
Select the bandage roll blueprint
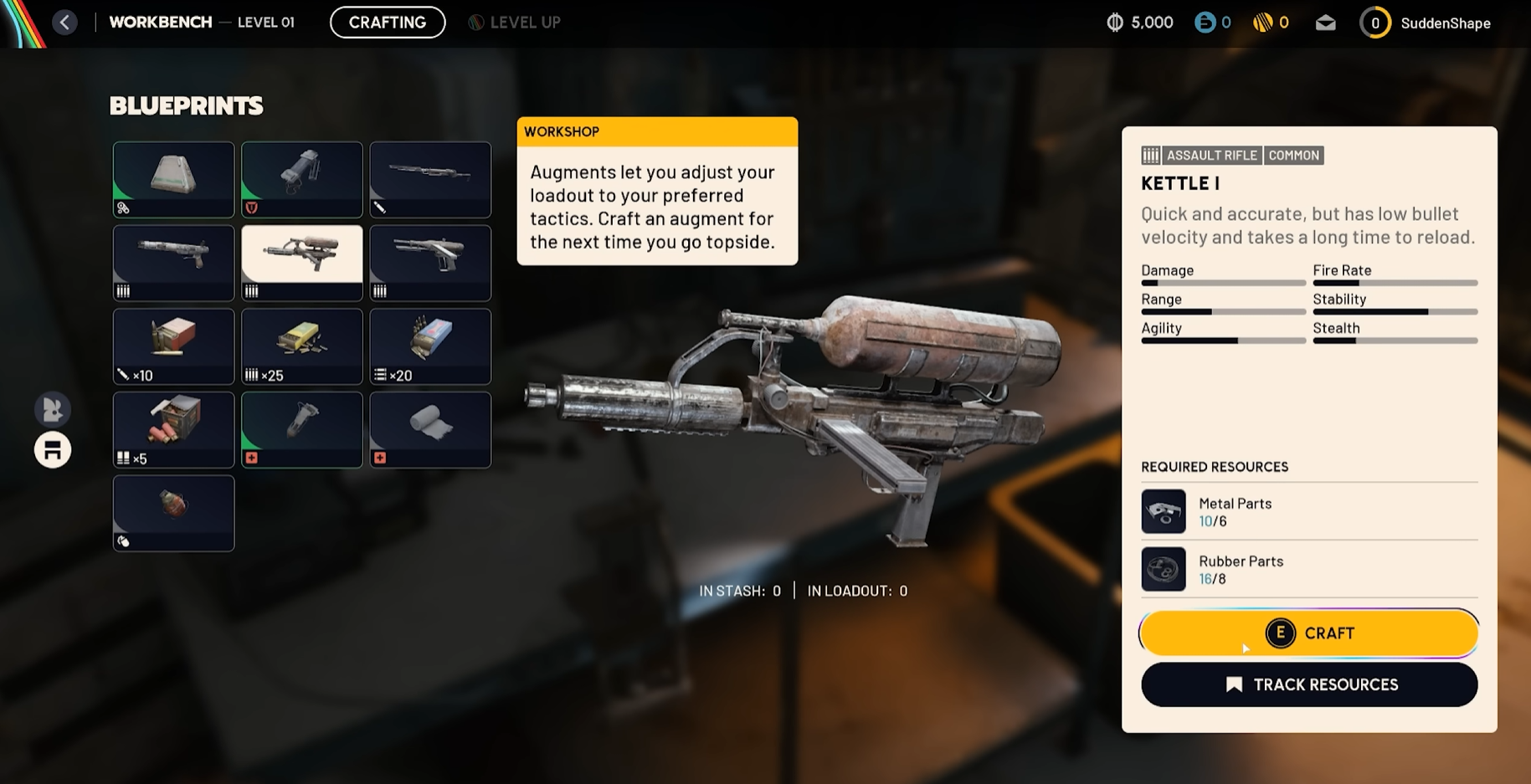[430, 429]
